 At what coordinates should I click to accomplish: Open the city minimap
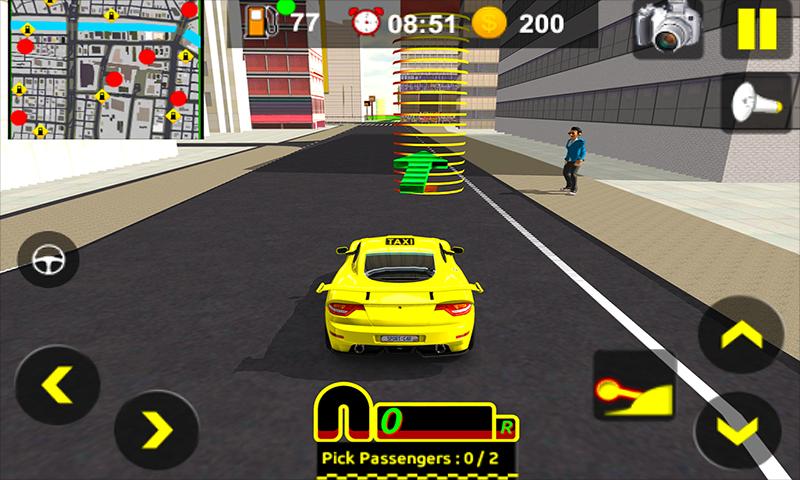pyautogui.click(x=100, y=70)
